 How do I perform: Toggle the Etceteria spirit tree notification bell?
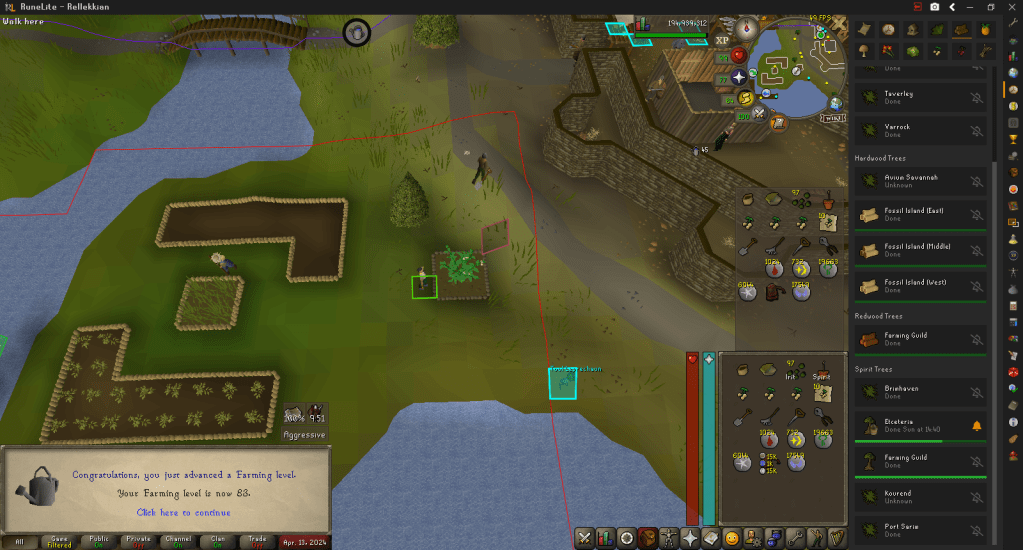(977, 426)
